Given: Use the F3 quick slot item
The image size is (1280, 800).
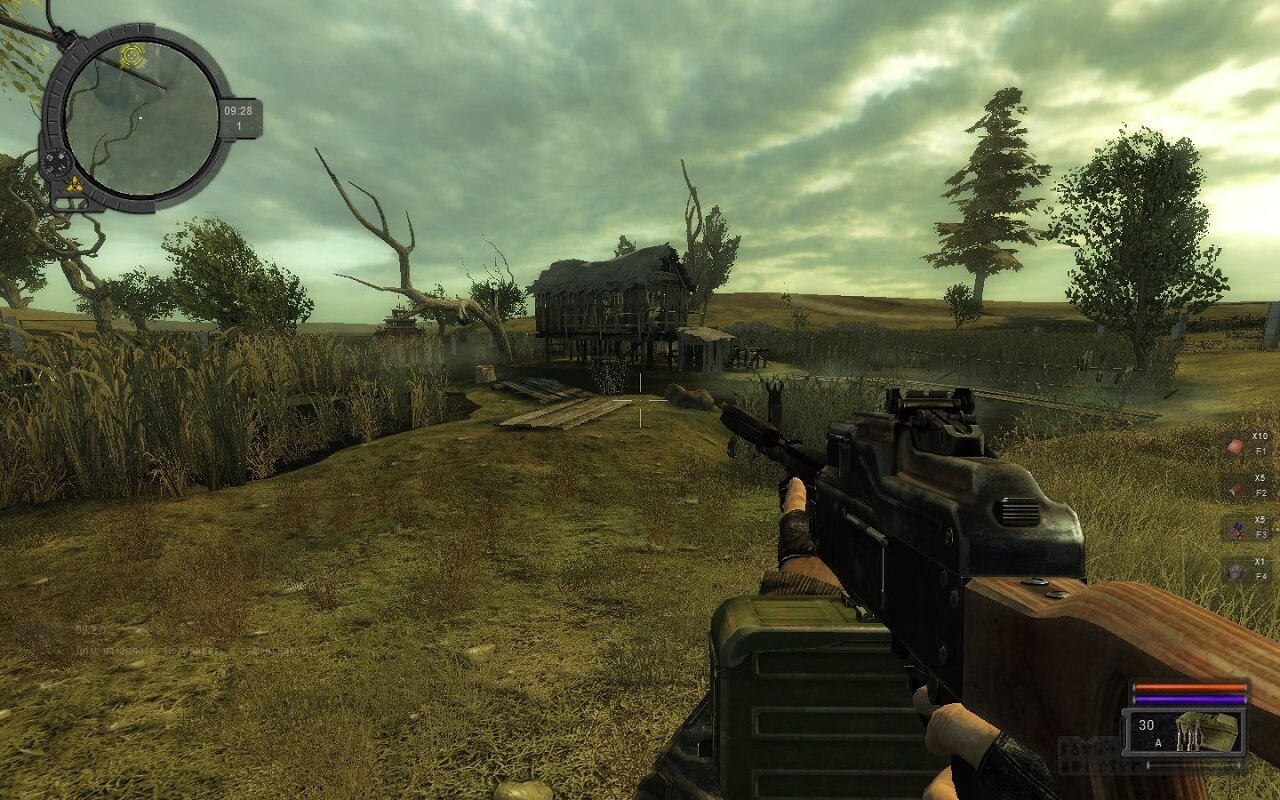Looking at the screenshot, I should tap(1236, 529).
